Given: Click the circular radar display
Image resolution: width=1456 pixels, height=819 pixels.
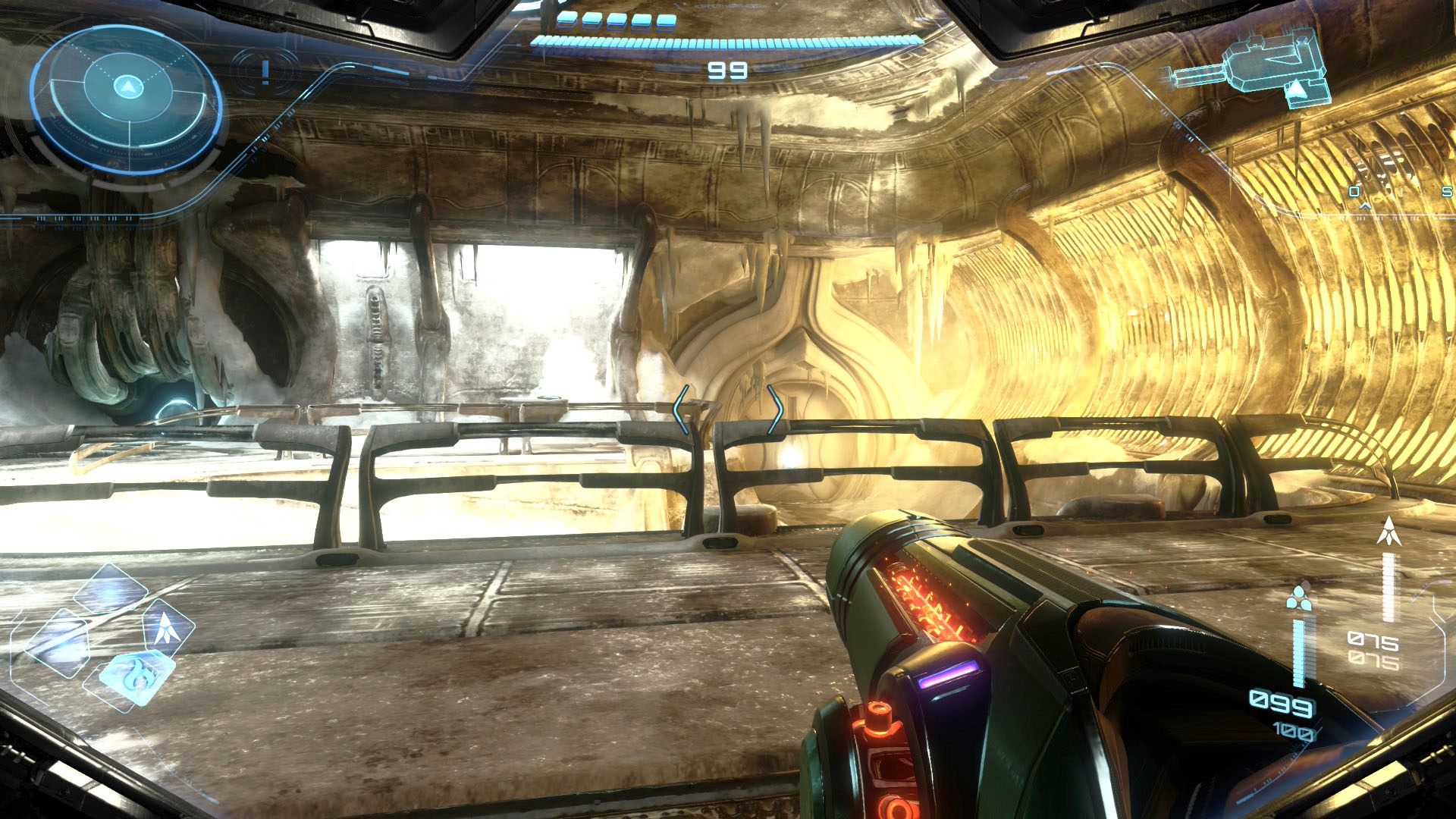Looking at the screenshot, I should click(127, 98).
